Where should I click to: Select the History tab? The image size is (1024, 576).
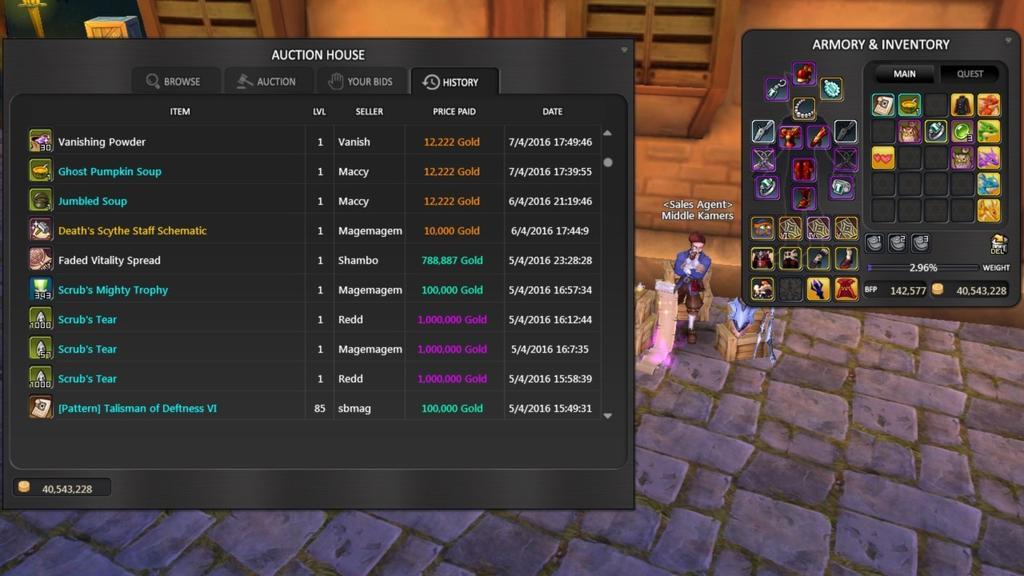451,82
